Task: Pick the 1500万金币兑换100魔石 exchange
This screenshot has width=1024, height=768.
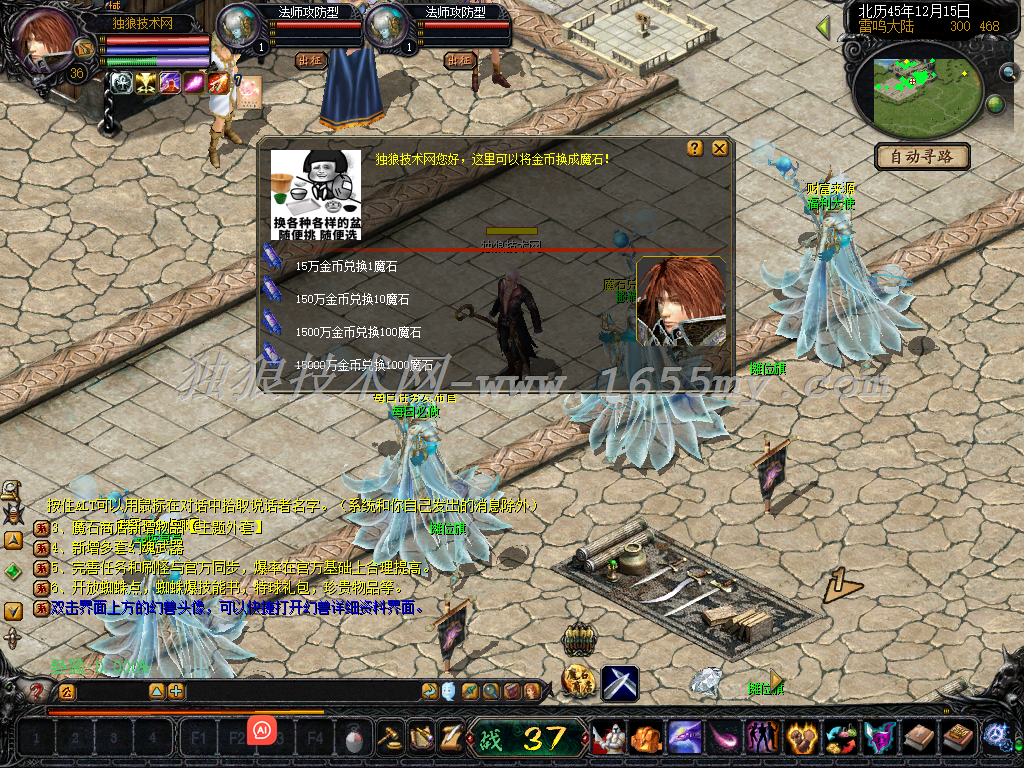Action: click(357, 332)
